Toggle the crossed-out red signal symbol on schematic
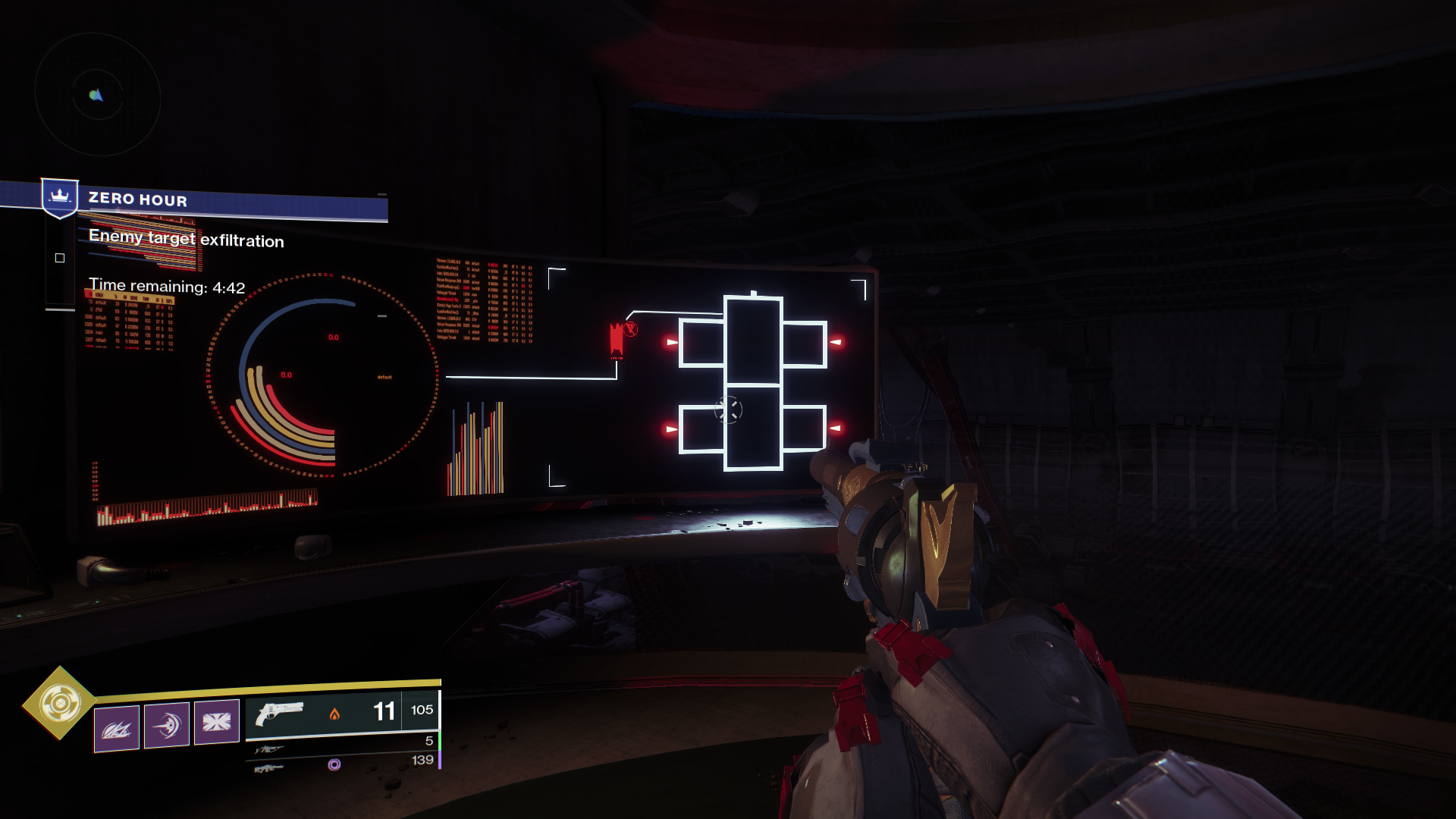Screen dimensions: 1456x819 (x=632, y=329)
